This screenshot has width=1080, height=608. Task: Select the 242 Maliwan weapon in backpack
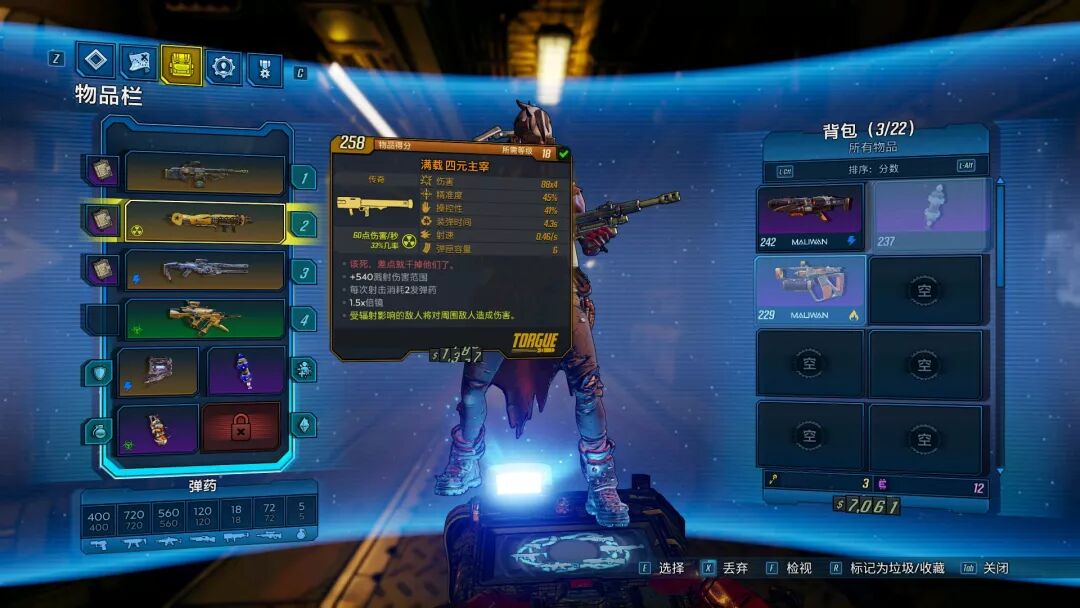[x=809, y=214]
